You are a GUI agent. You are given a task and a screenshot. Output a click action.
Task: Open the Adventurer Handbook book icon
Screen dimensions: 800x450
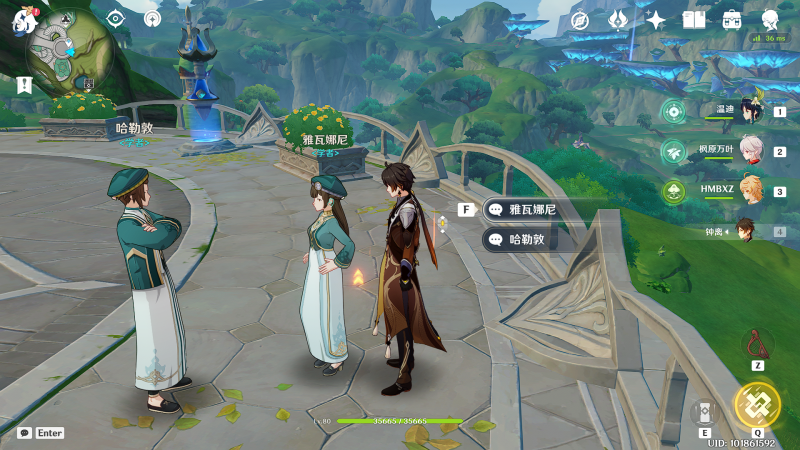click(x=694, y=19)
